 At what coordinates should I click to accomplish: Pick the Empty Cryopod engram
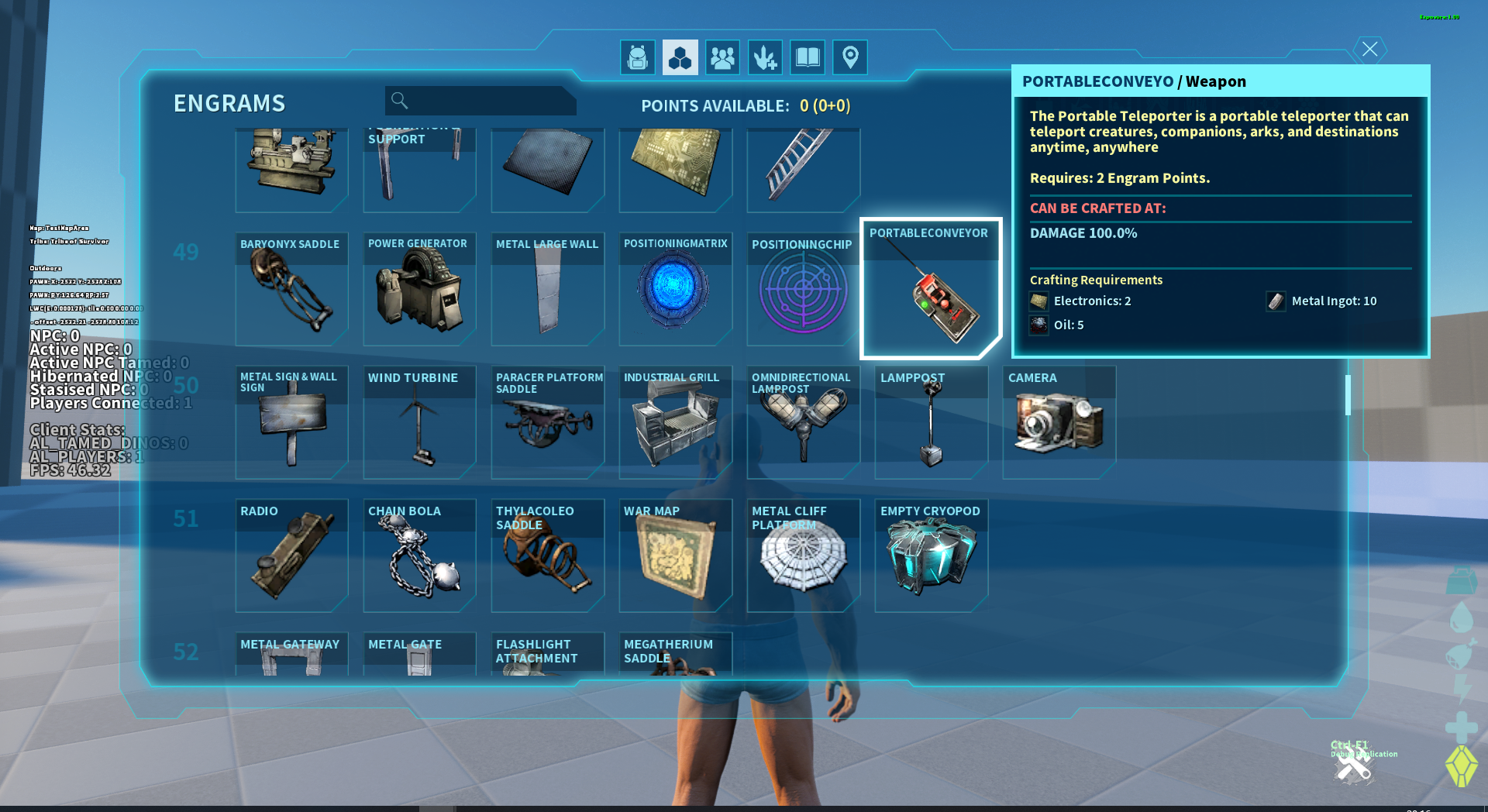pyautogui.click(x=931, y=556)
